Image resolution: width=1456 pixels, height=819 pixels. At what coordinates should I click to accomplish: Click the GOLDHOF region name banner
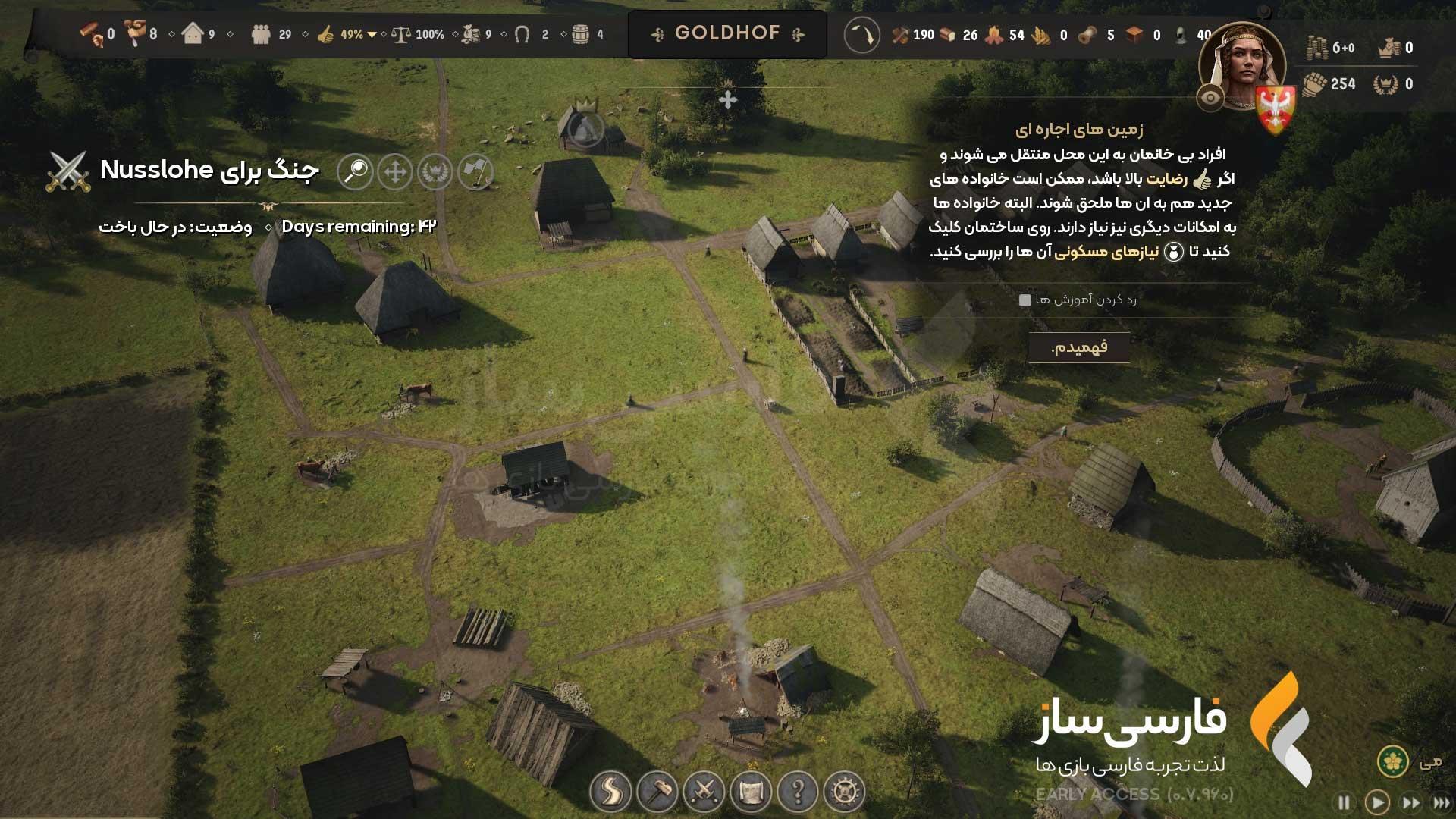pos(727,33)
